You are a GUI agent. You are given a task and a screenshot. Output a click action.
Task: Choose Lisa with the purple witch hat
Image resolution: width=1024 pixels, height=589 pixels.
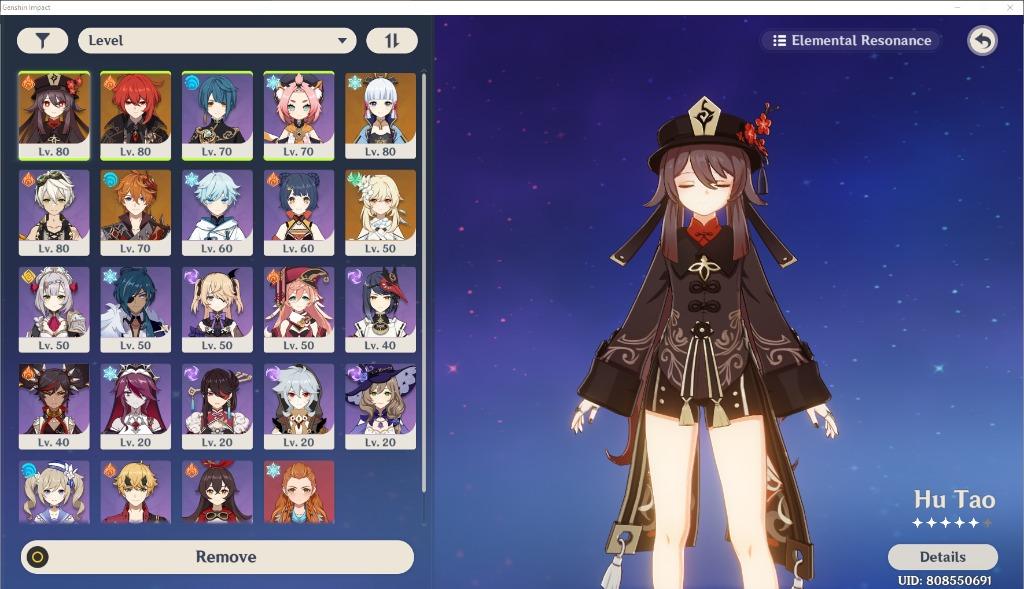point(380,406)
